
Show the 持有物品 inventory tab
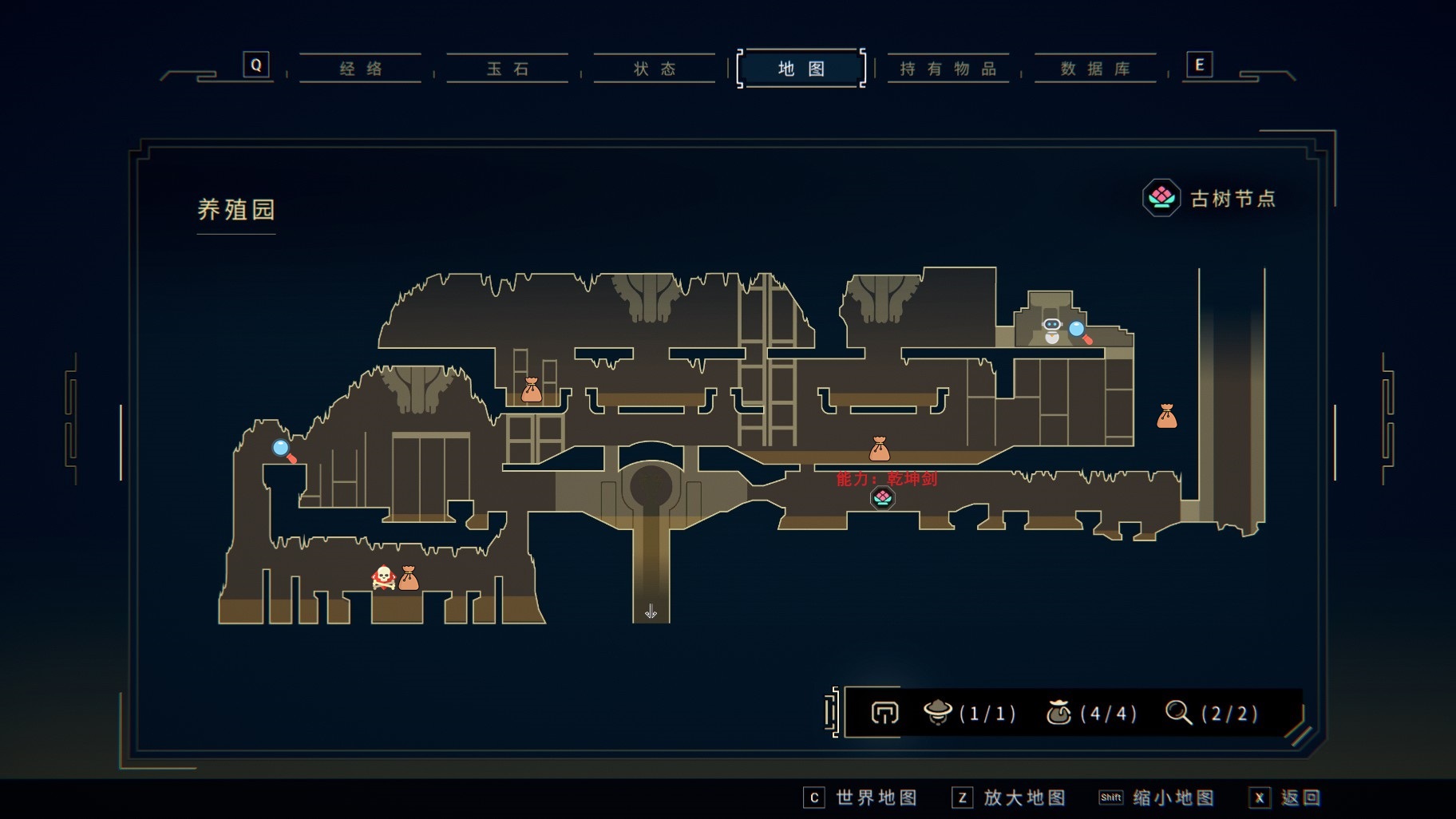(948, 69)
